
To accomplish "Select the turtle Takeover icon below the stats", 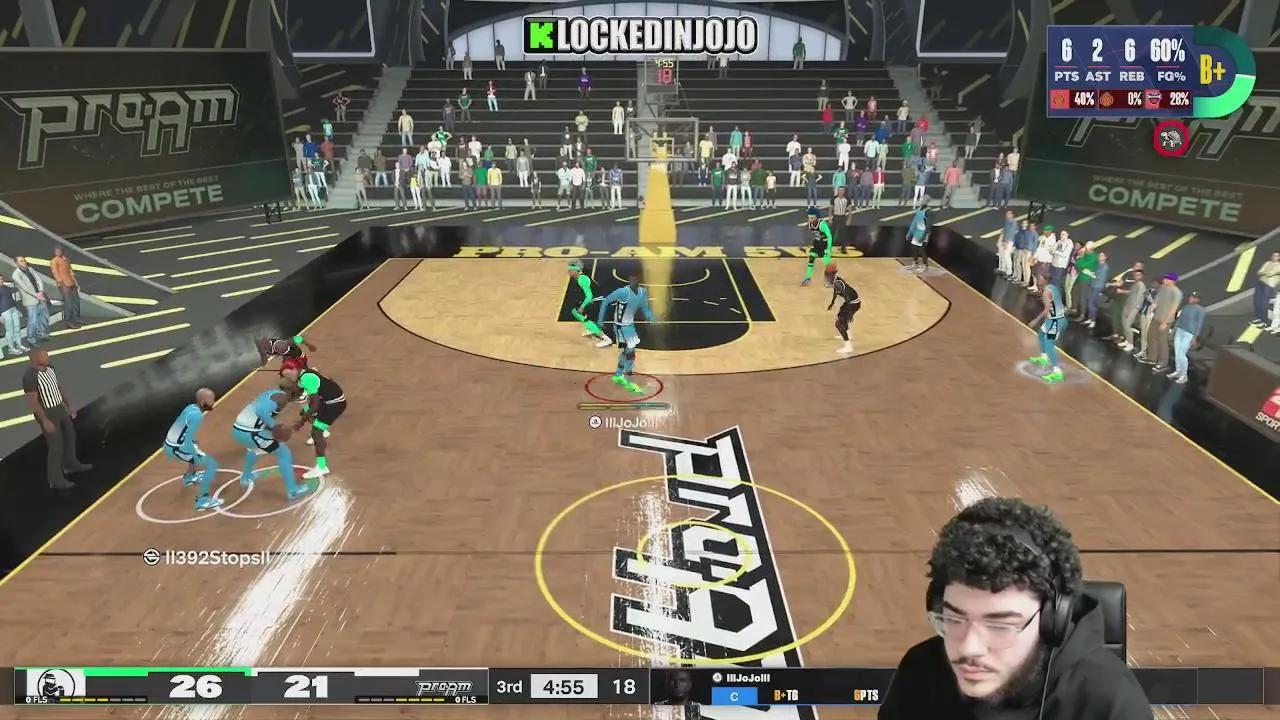I will pyautogui.click(x=1169, y=137).
